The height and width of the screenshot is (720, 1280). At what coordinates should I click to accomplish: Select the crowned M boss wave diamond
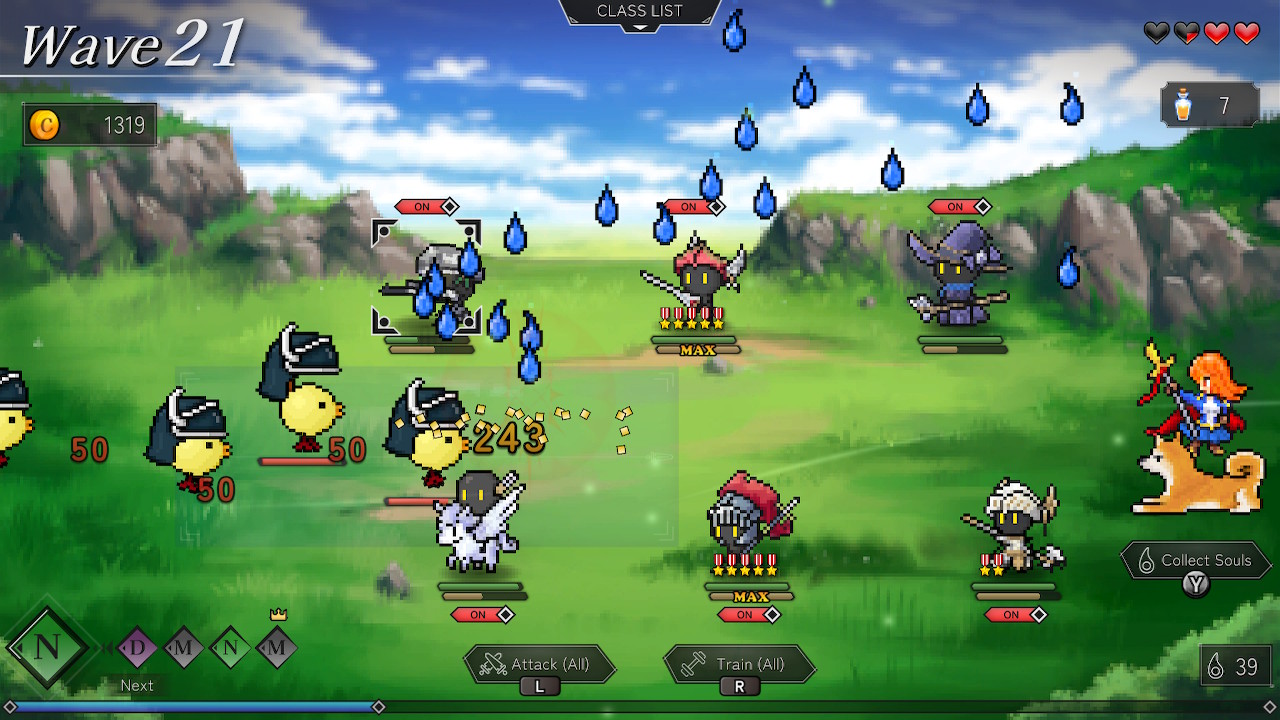pyautogui.click(x=277, y=647)
